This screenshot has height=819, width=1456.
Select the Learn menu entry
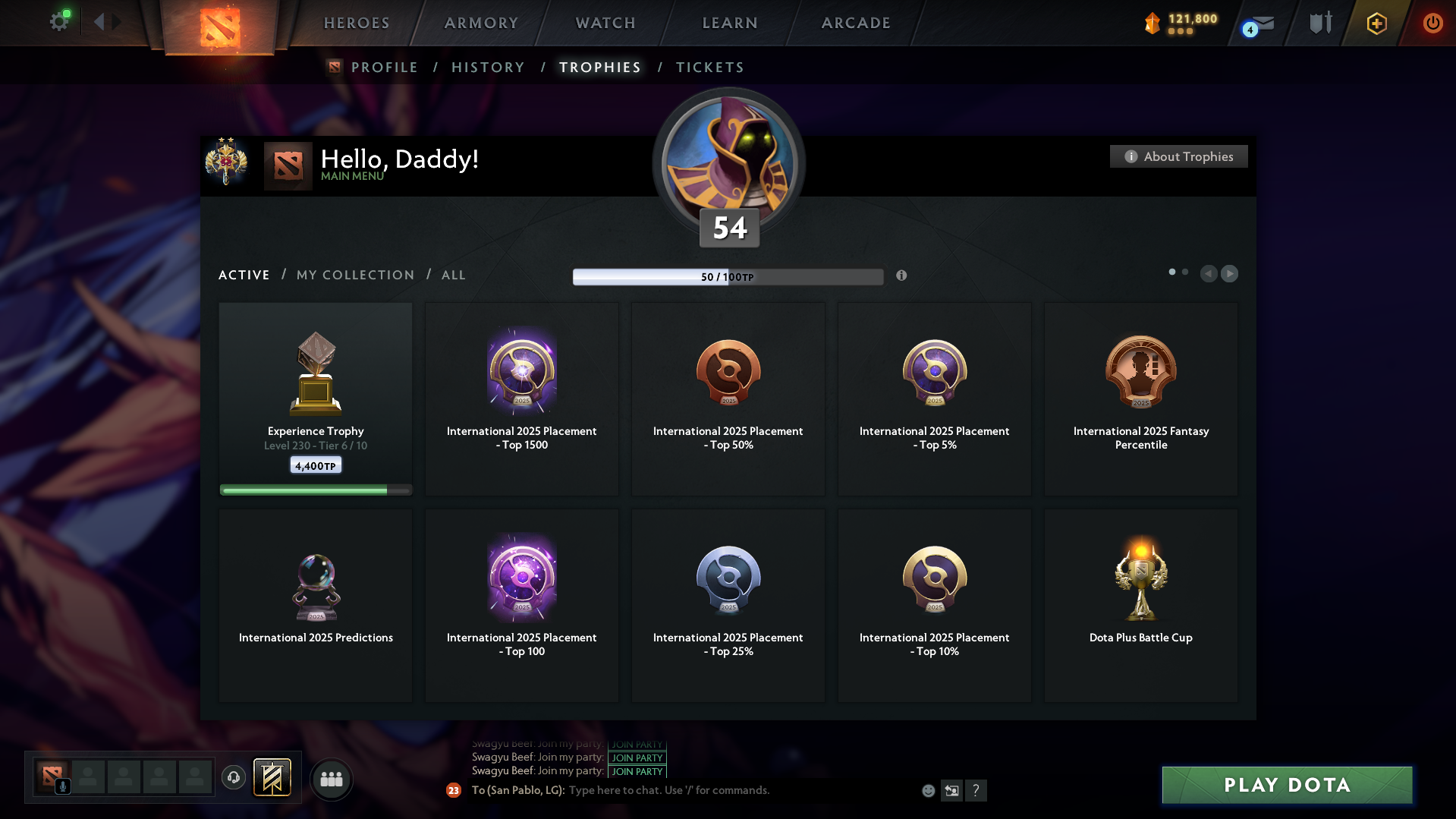point(730,23)
